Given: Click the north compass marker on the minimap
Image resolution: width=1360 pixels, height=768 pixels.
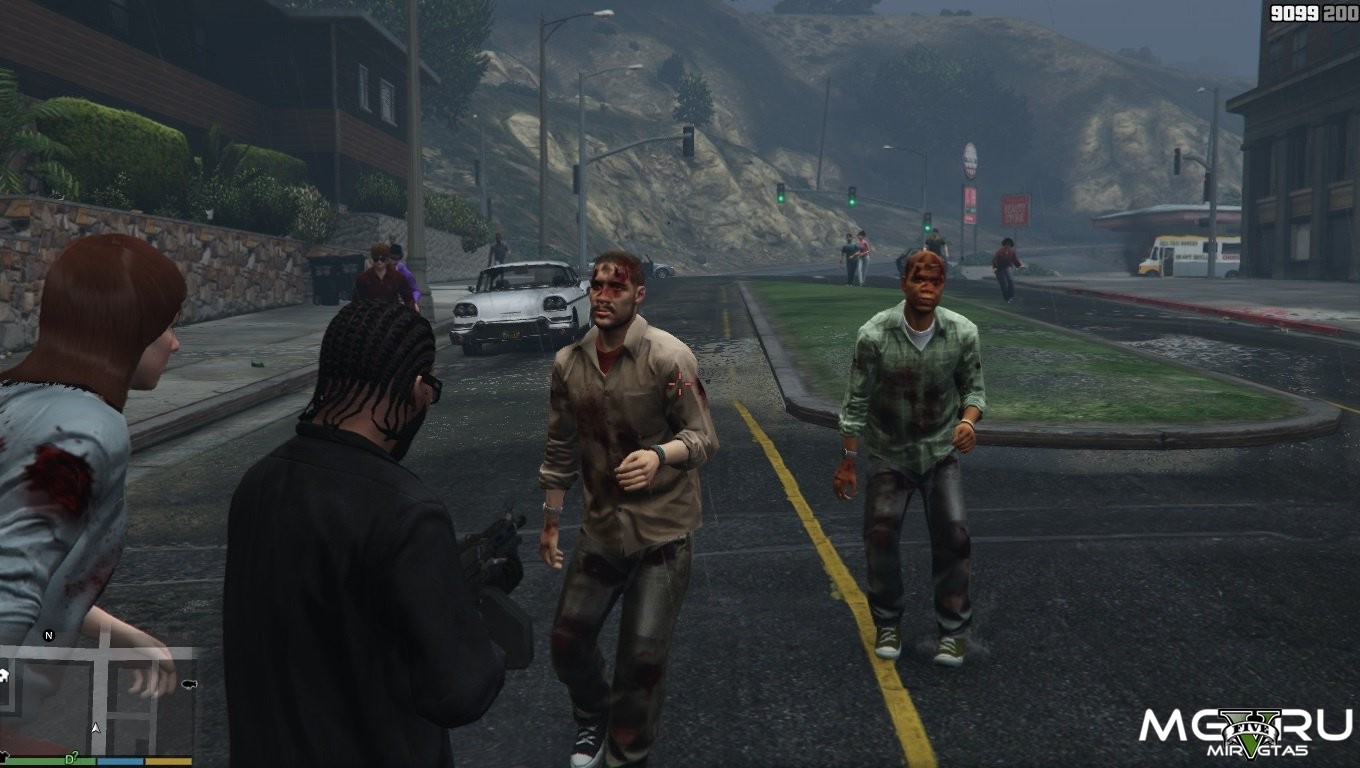Looking at the screenshot, I should pos(48,636).
